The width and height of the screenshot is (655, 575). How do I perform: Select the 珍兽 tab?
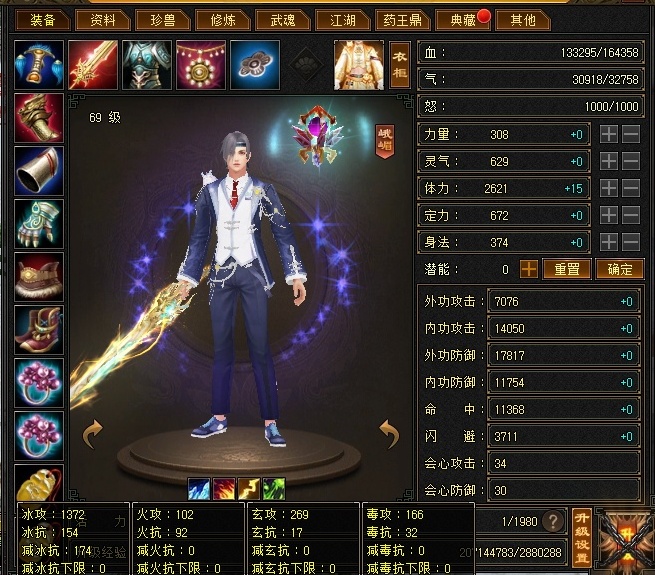click(x=163, y=19)
